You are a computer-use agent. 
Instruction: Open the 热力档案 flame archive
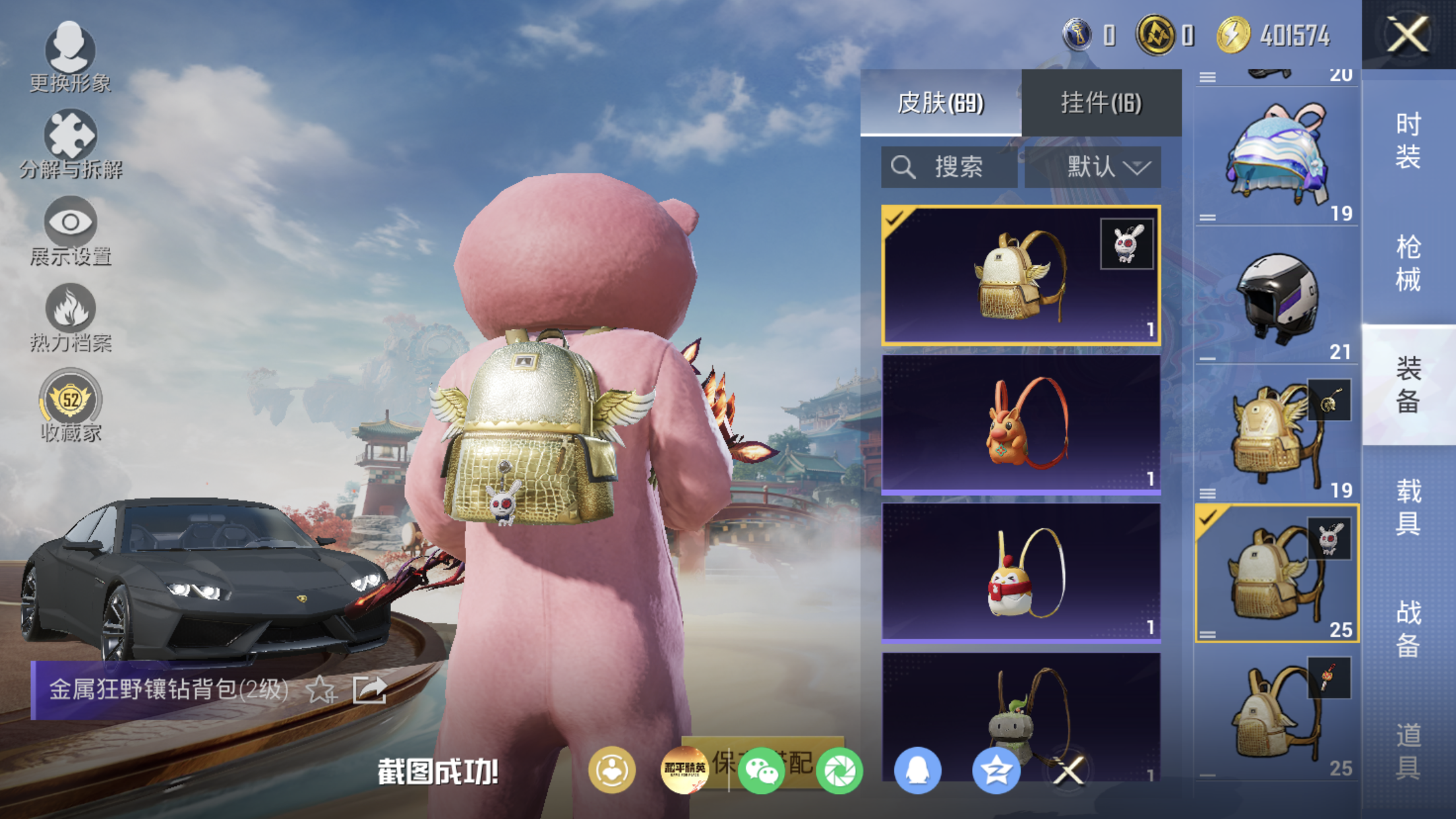coord(71,317)
